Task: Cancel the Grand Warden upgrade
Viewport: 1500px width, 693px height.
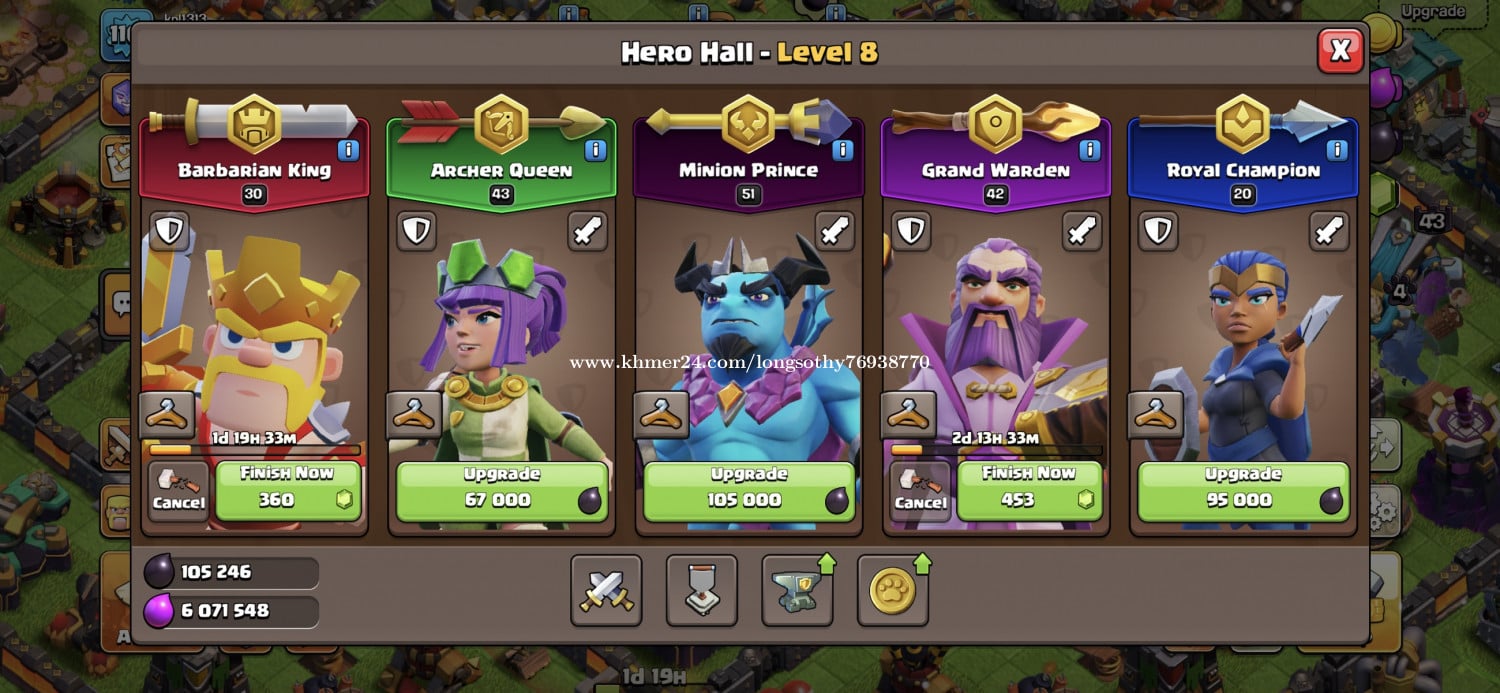Action: pos(920,491)
